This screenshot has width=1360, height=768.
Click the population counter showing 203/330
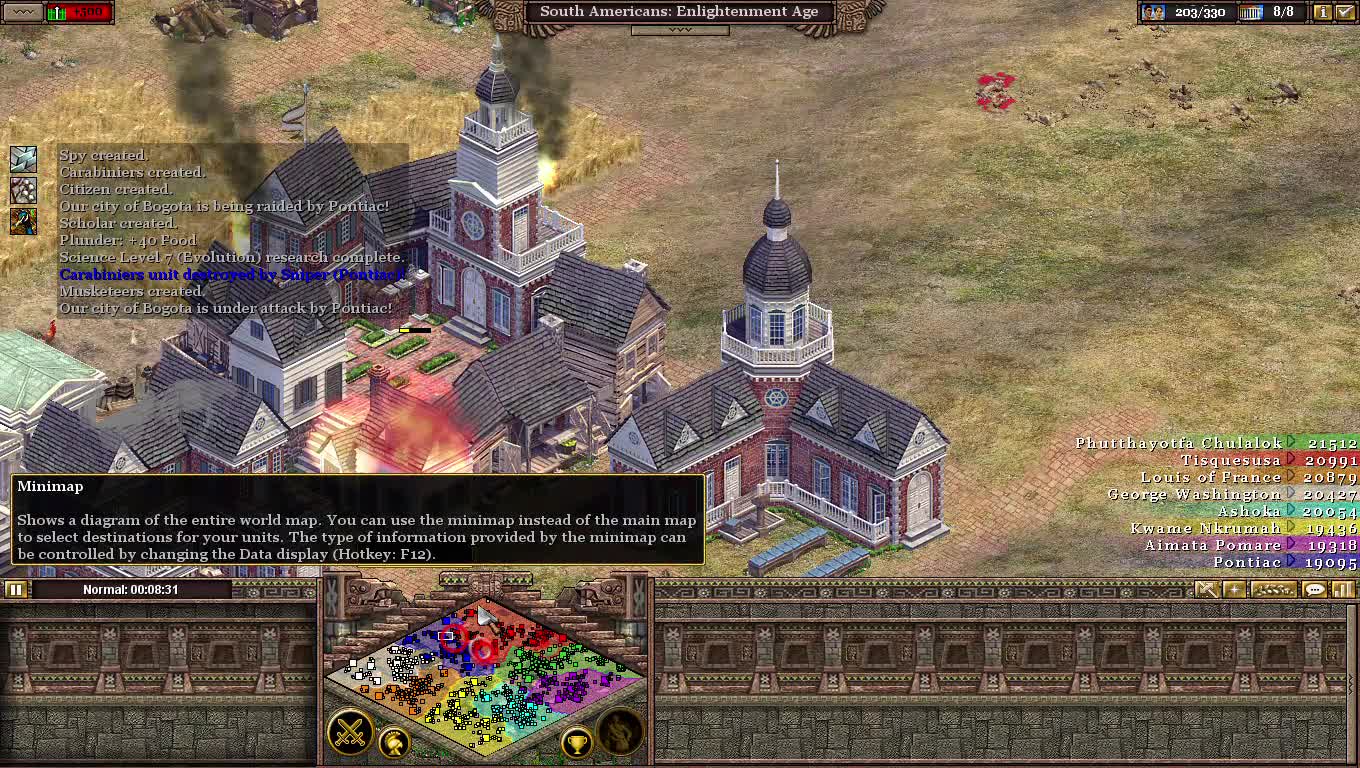pyautogui.click(x=1200, y=13)
